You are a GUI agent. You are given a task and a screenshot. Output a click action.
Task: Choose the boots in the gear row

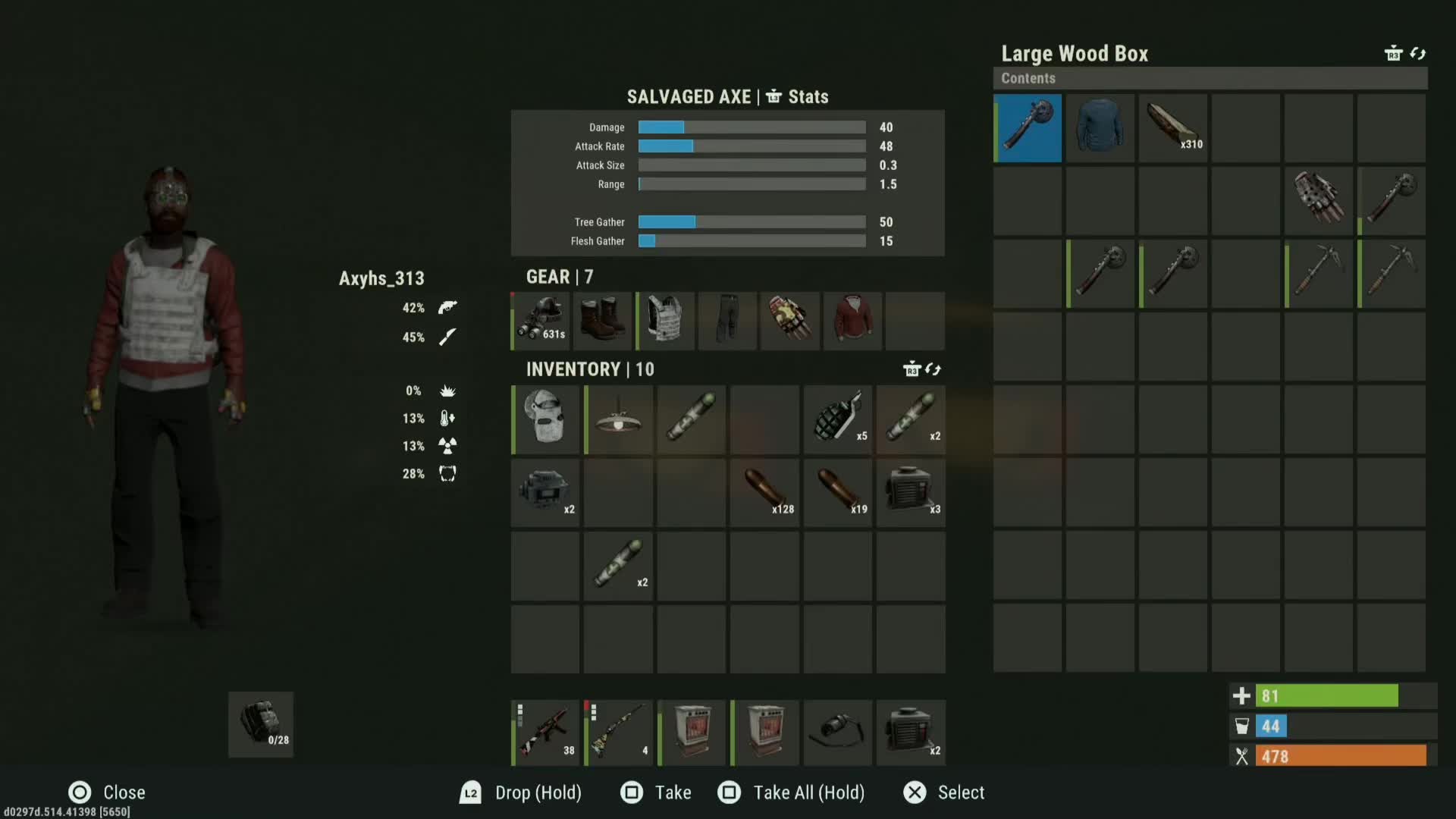coord(603,321)
